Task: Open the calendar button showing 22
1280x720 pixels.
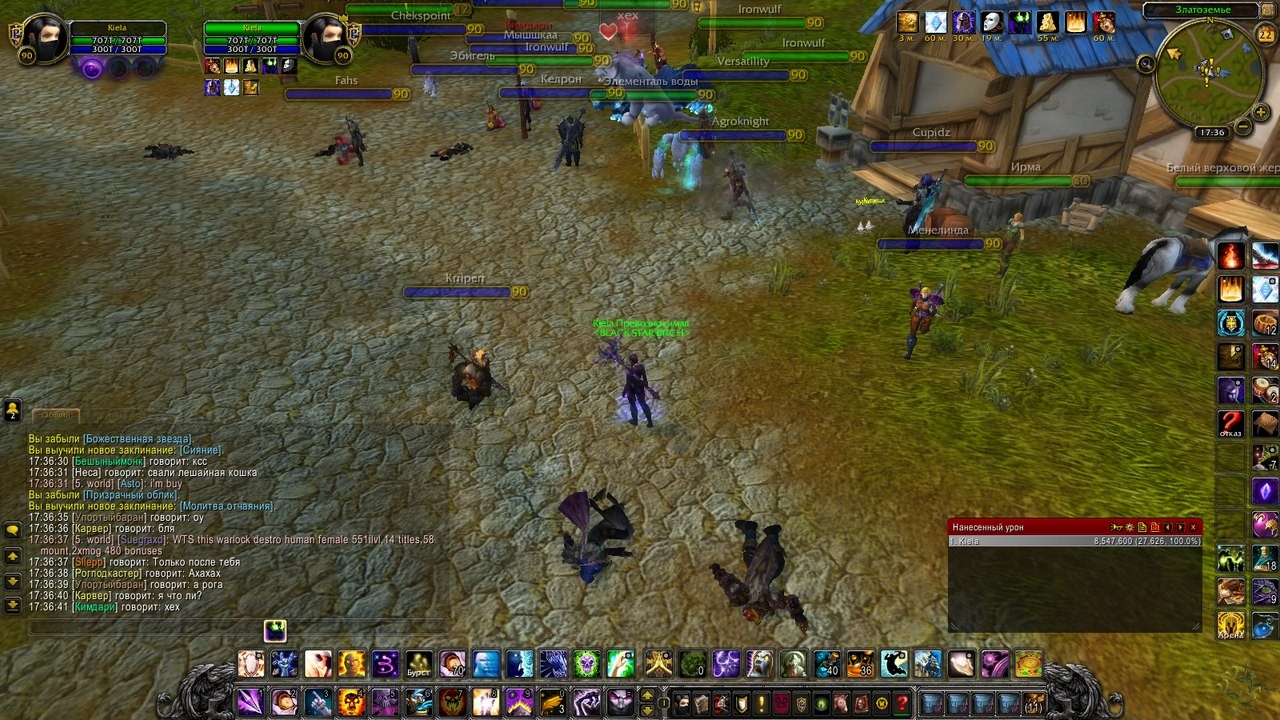Action: coord(1265,35)
